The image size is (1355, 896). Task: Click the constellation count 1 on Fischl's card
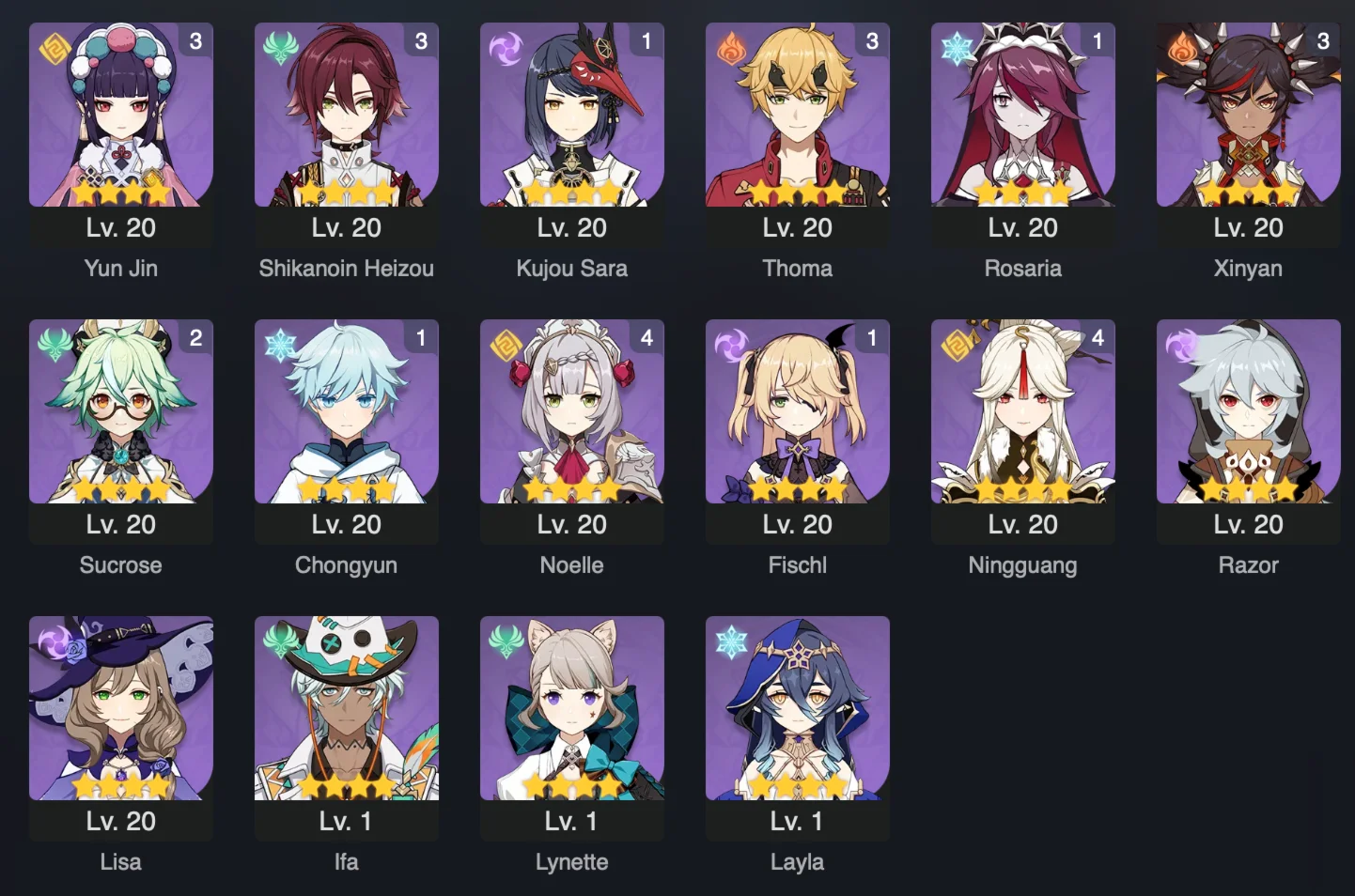coord(871,338)
